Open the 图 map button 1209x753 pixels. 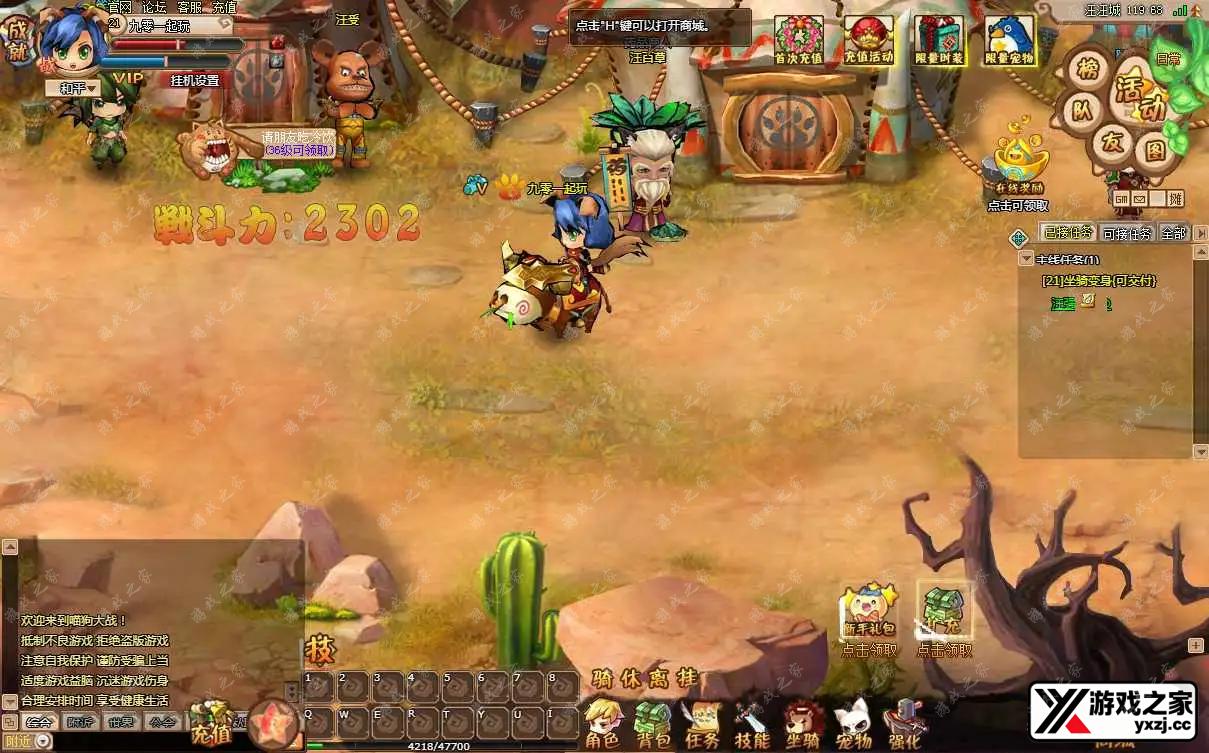point(1155,151)
